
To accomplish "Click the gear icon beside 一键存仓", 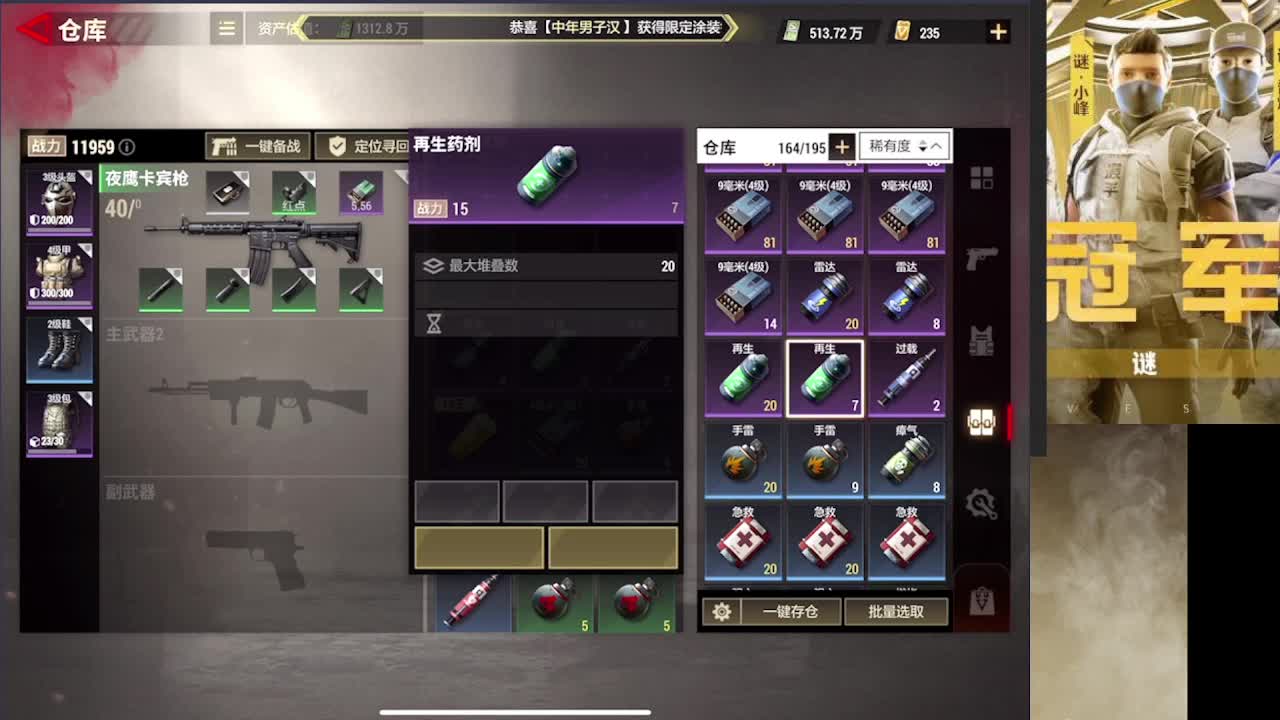I will (722, 613).
